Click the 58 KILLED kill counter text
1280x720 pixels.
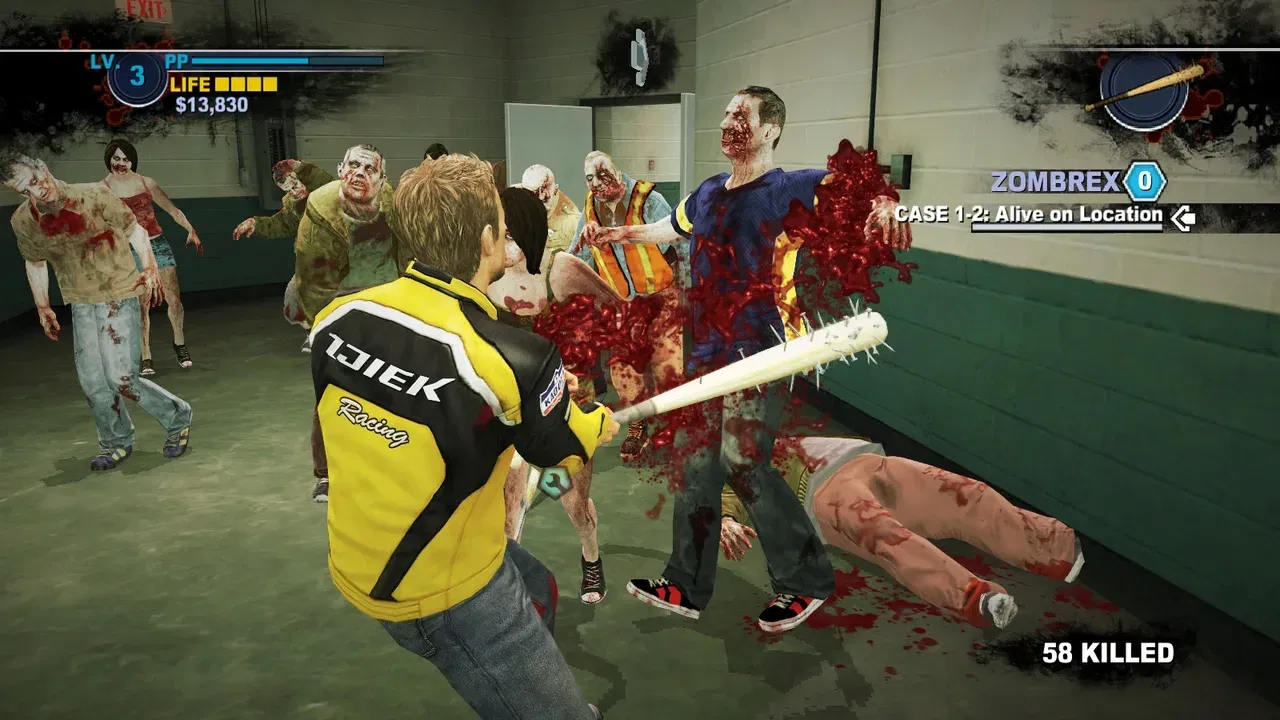click(1107, 650)
